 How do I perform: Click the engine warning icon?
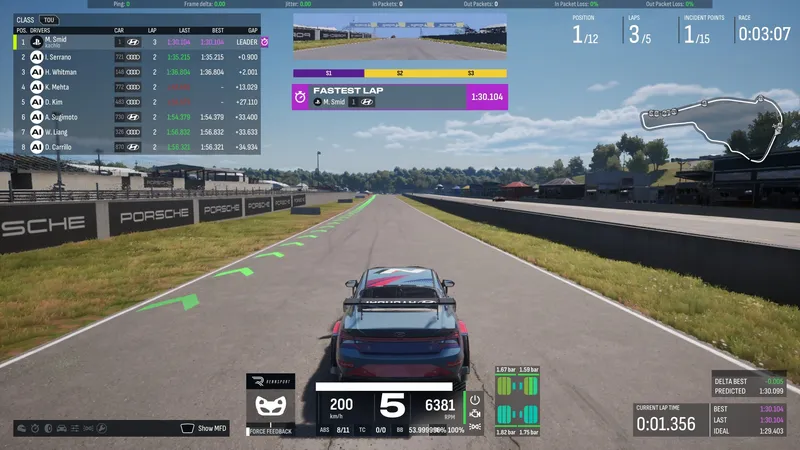coord(475,412)
